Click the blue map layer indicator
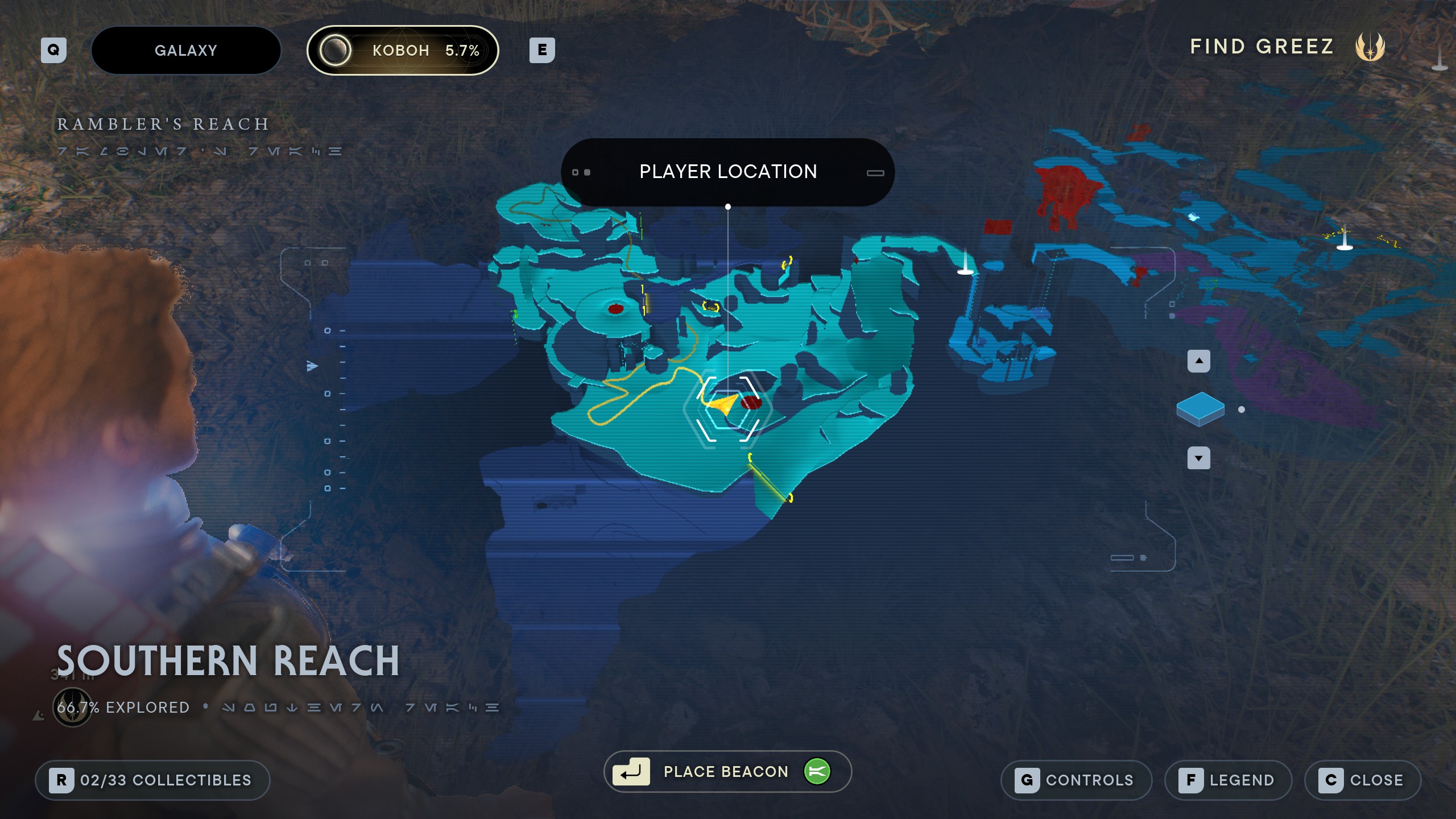The image size is (1456, 819). [x=1200, y=409]
